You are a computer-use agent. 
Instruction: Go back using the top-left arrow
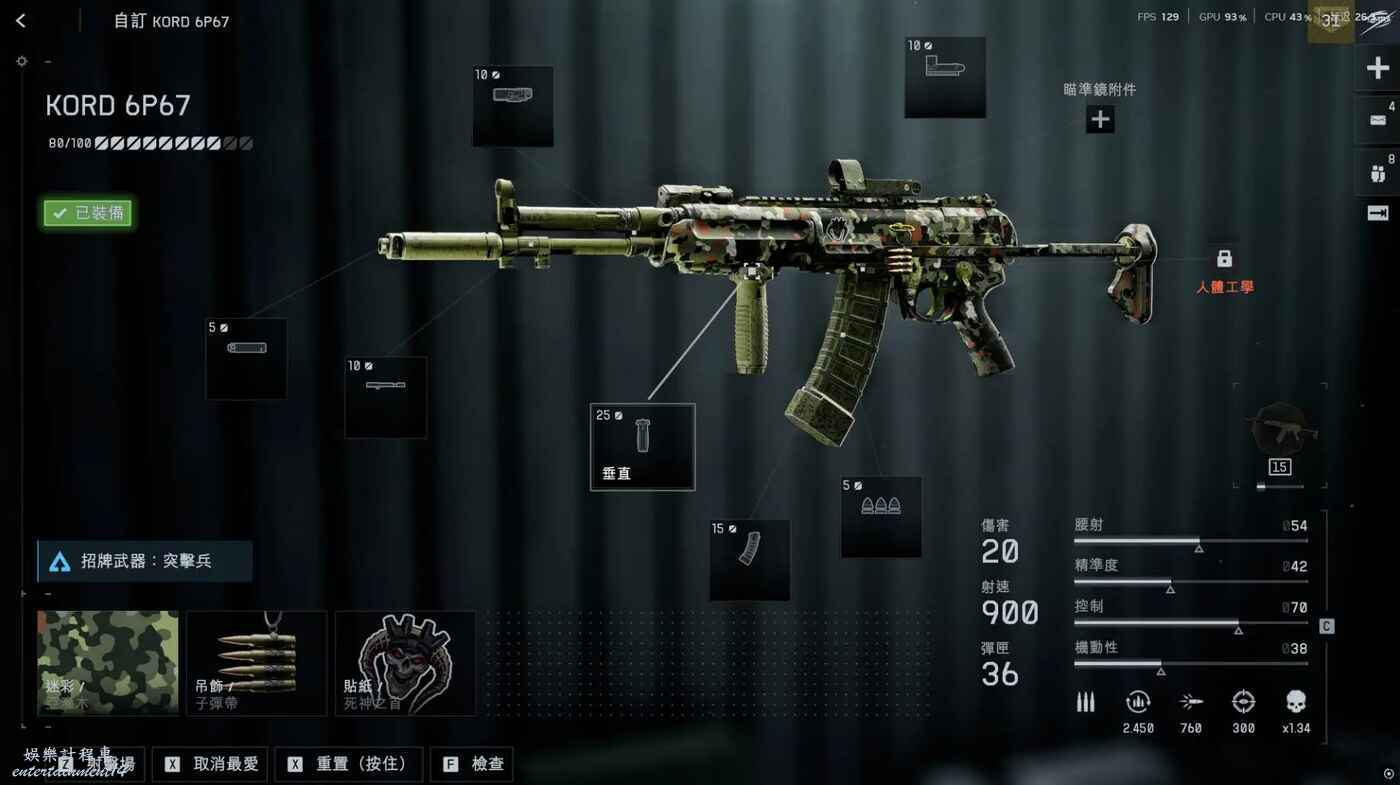coord(21,21)
